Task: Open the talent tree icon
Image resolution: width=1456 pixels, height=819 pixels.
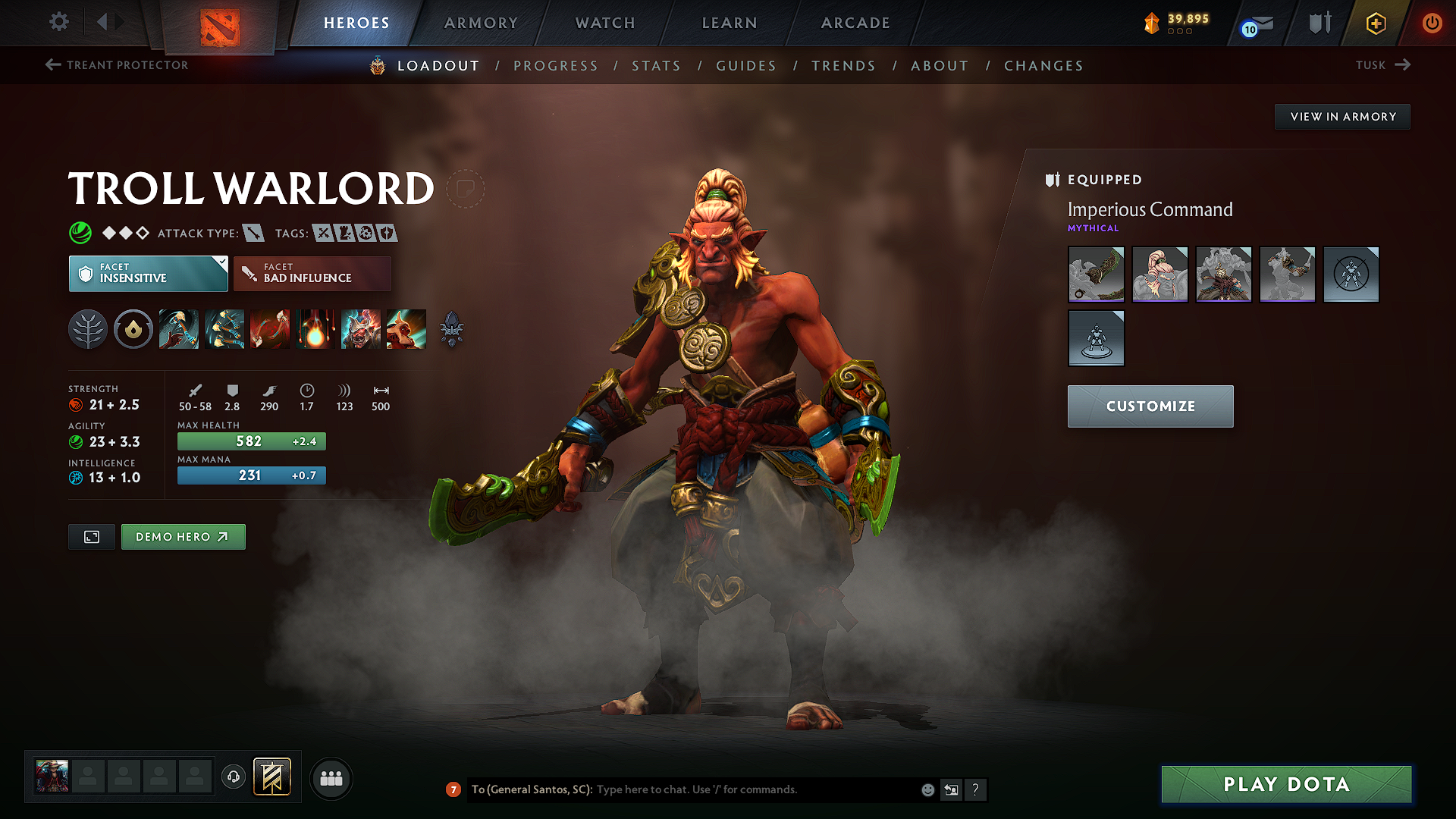Action: click(88, 329)
